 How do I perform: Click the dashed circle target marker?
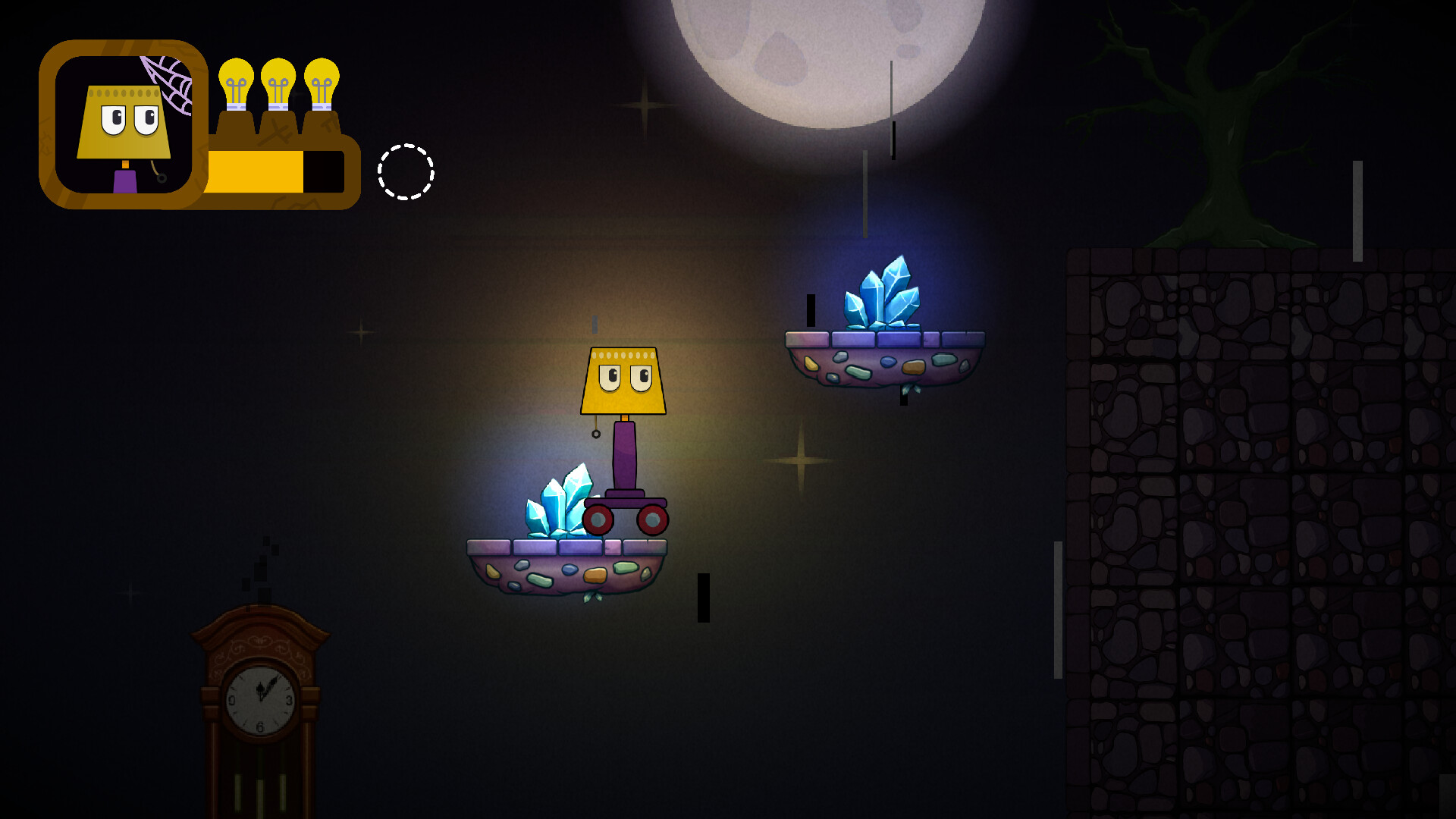tap(406, 172)
